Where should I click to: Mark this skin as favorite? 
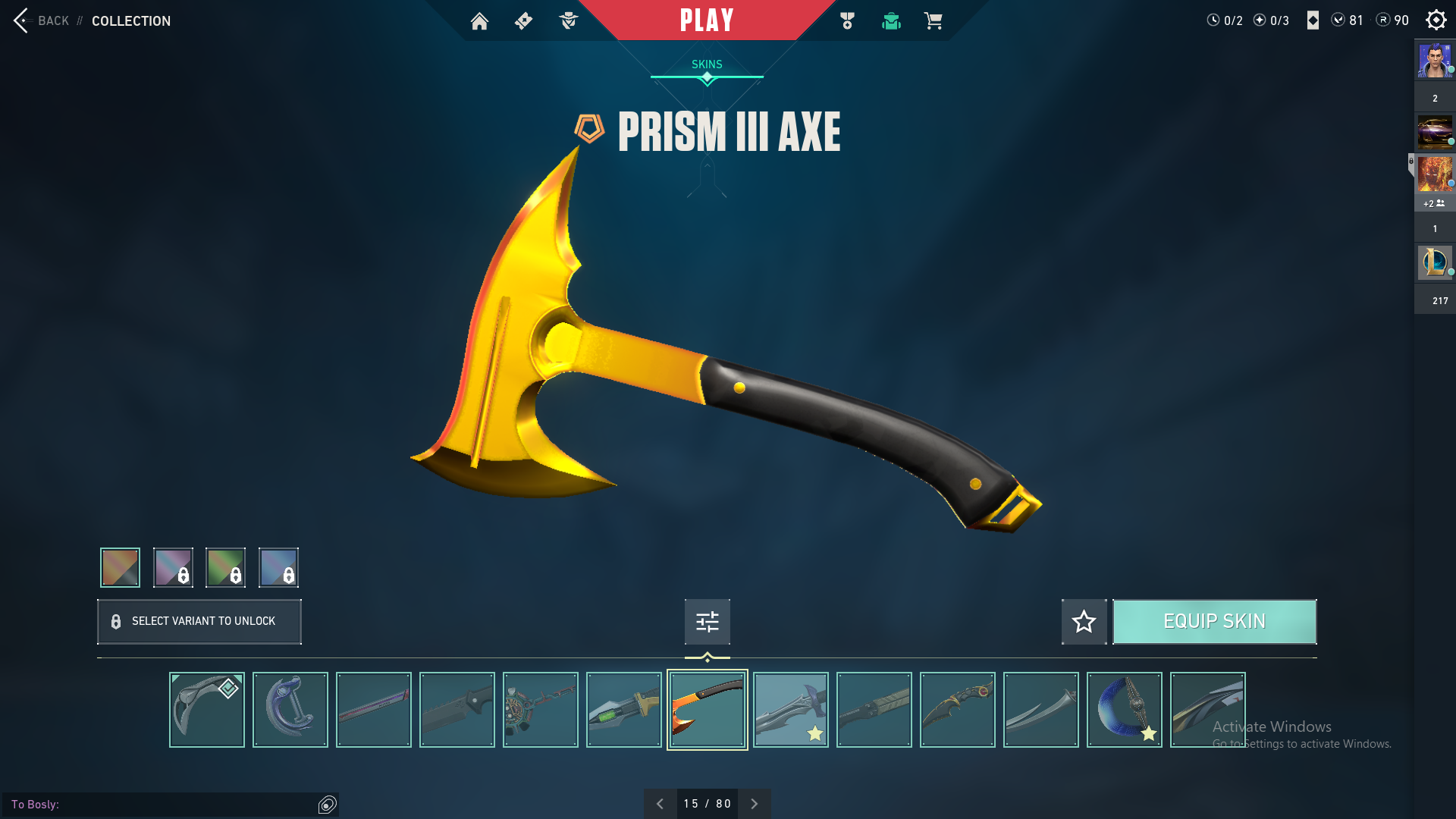(1084, 622)
